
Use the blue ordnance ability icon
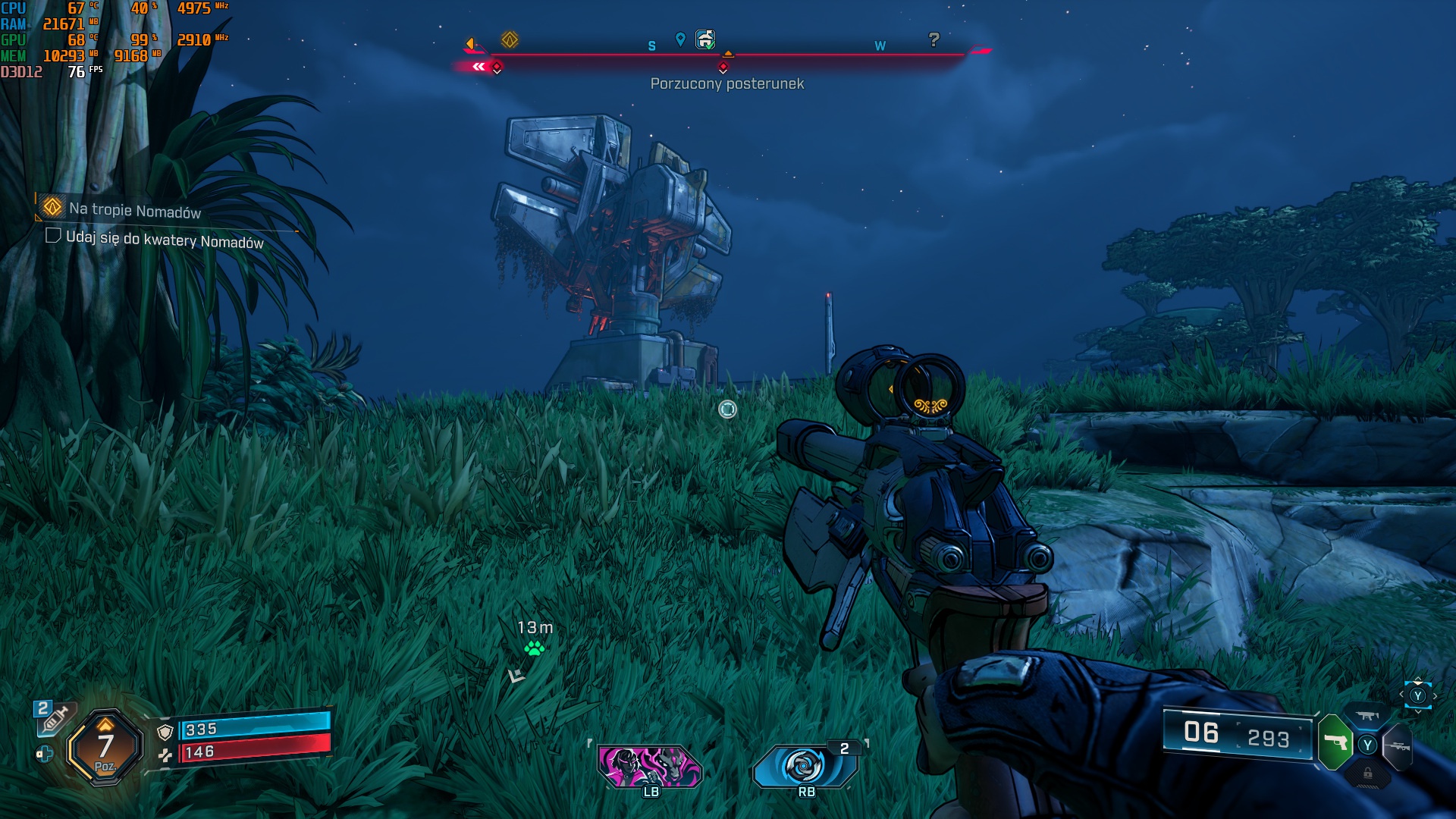click(804, 766)
